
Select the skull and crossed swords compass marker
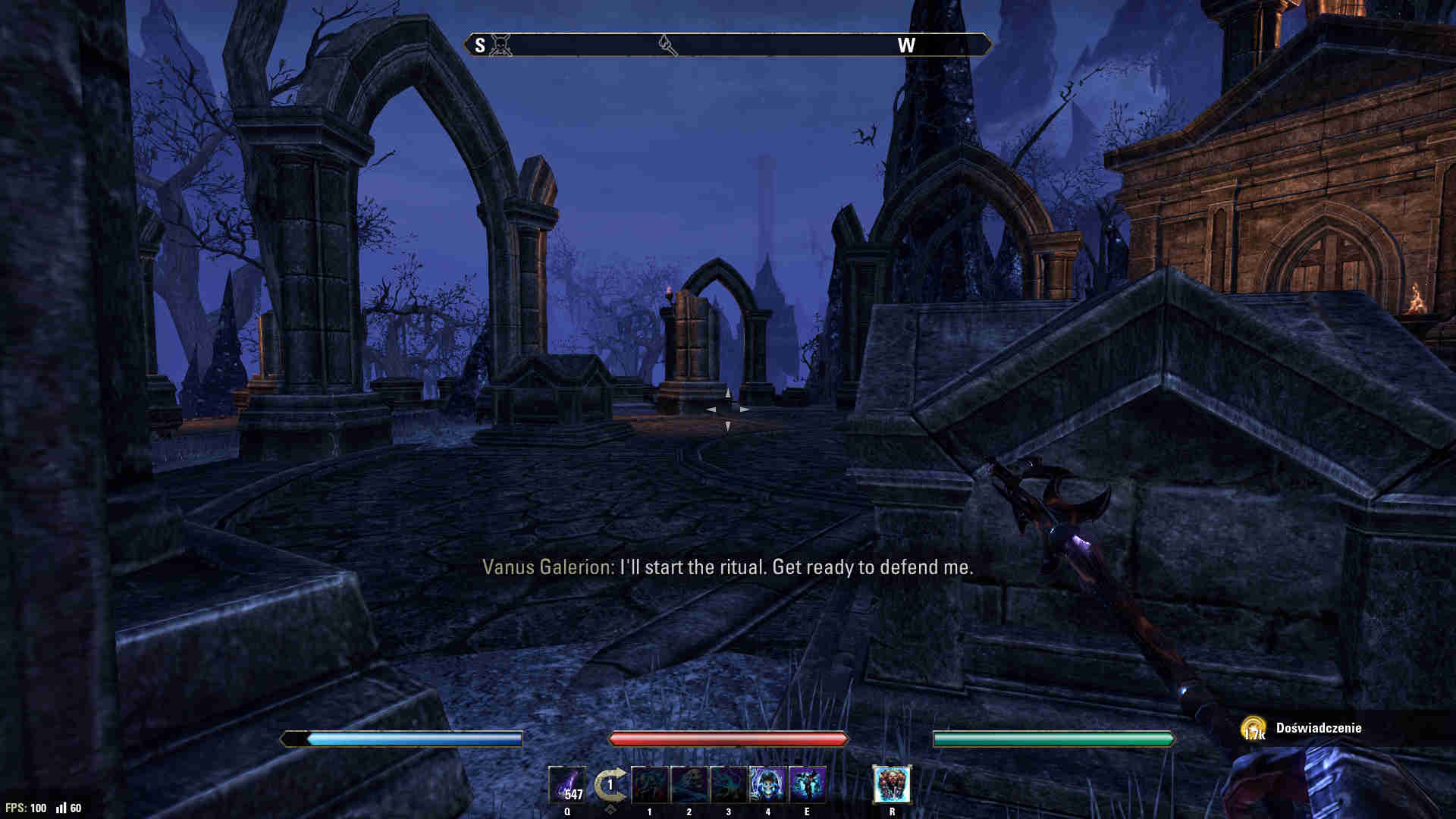500,45
